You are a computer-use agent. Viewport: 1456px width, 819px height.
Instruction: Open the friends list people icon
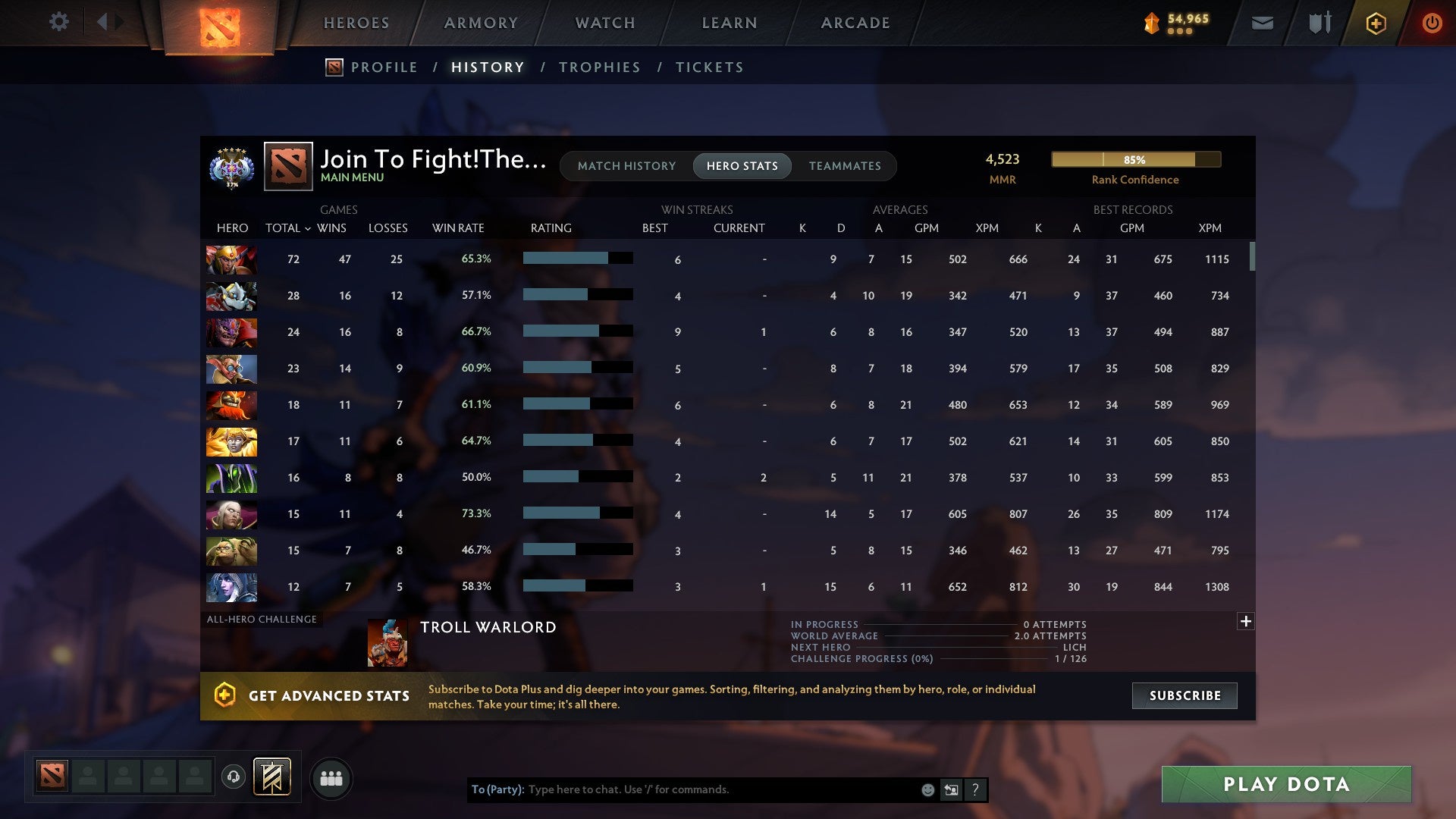coord(331,778)
